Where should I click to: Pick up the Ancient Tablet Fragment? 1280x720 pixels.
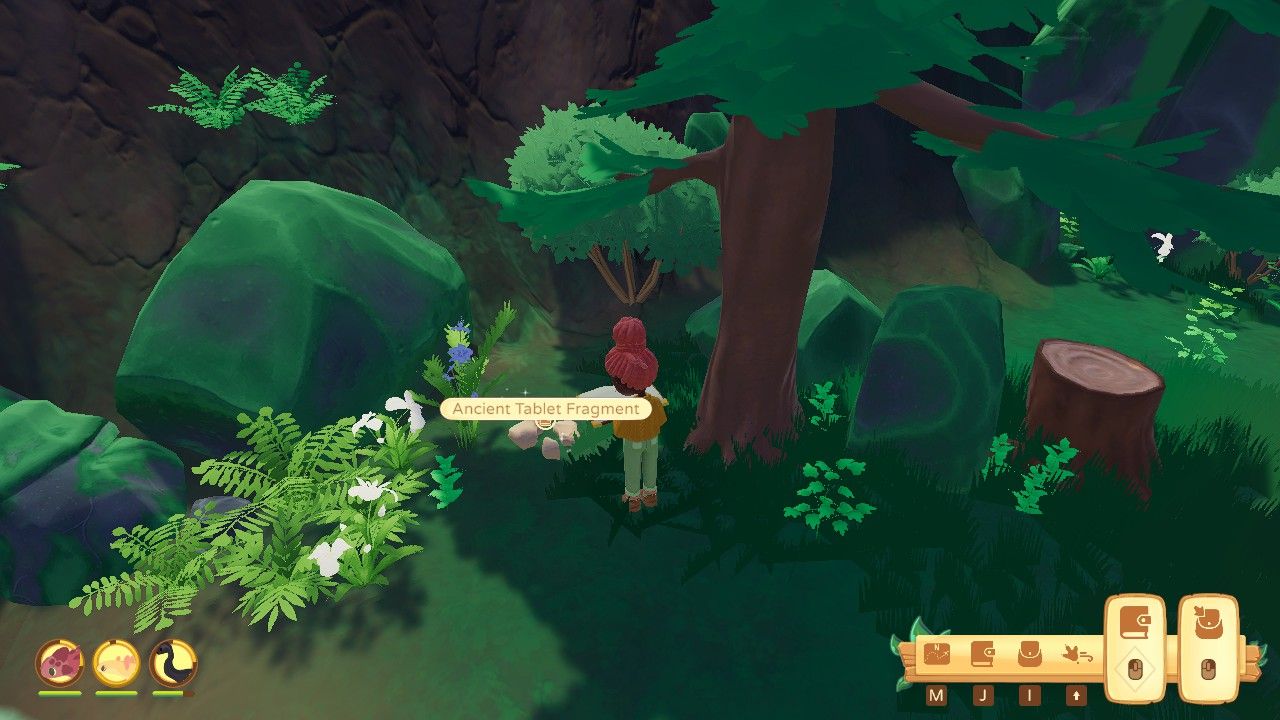pos(543,435)
